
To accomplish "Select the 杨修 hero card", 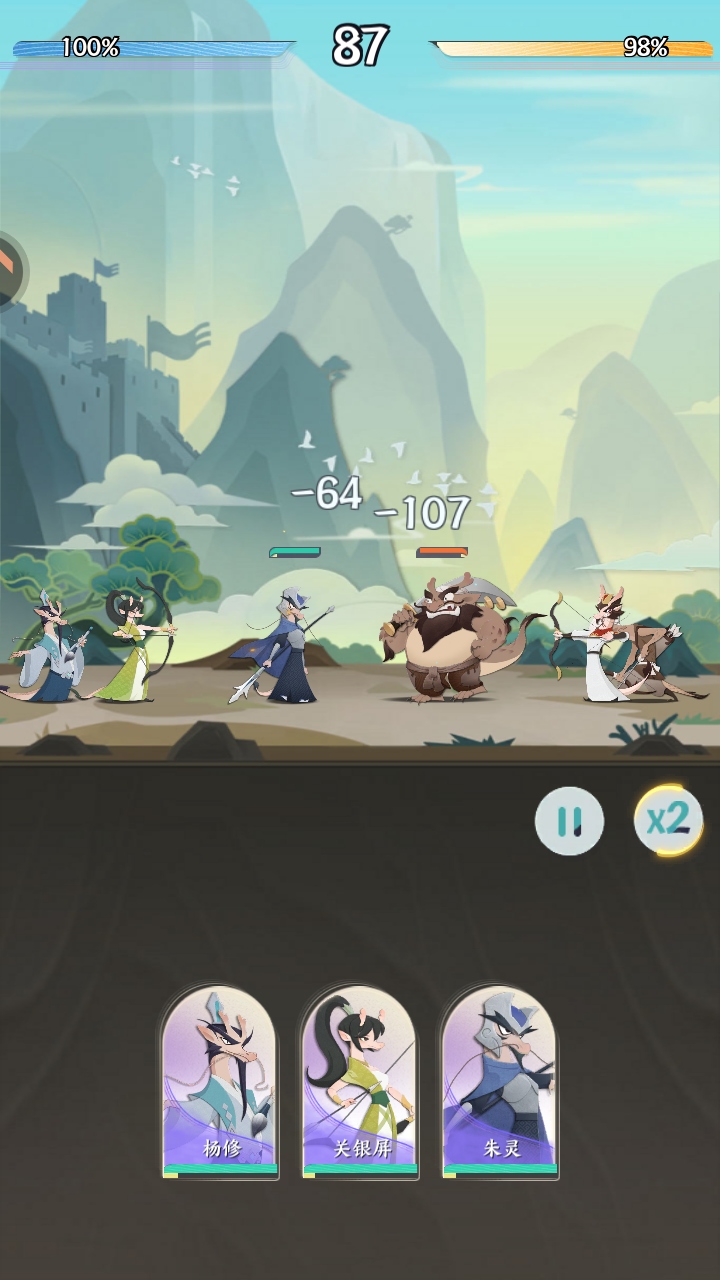I will pos(220,1080).
